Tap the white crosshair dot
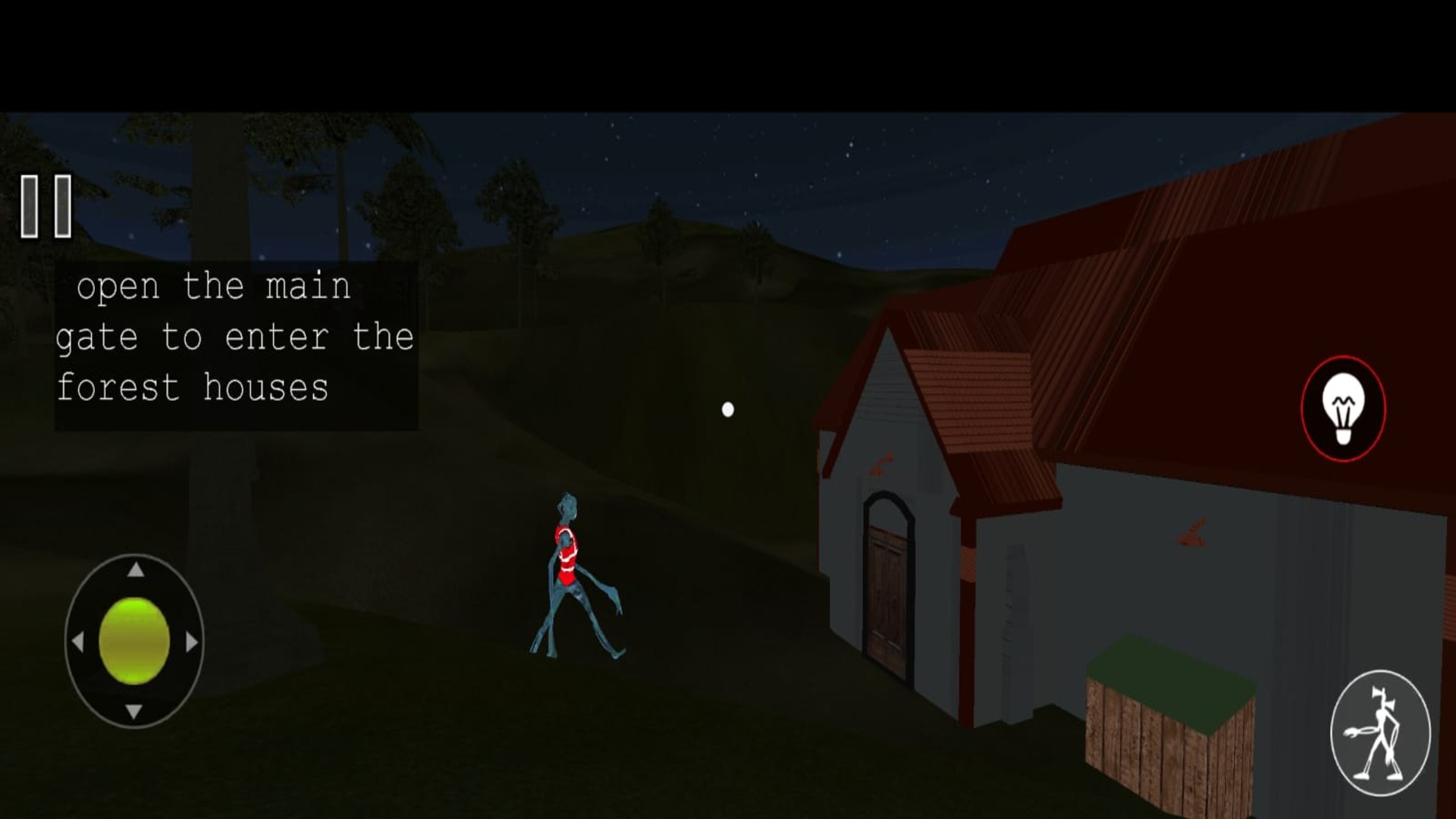Image resolution: width=1456 pixels, height=819 pixels. tap(728, 409)
